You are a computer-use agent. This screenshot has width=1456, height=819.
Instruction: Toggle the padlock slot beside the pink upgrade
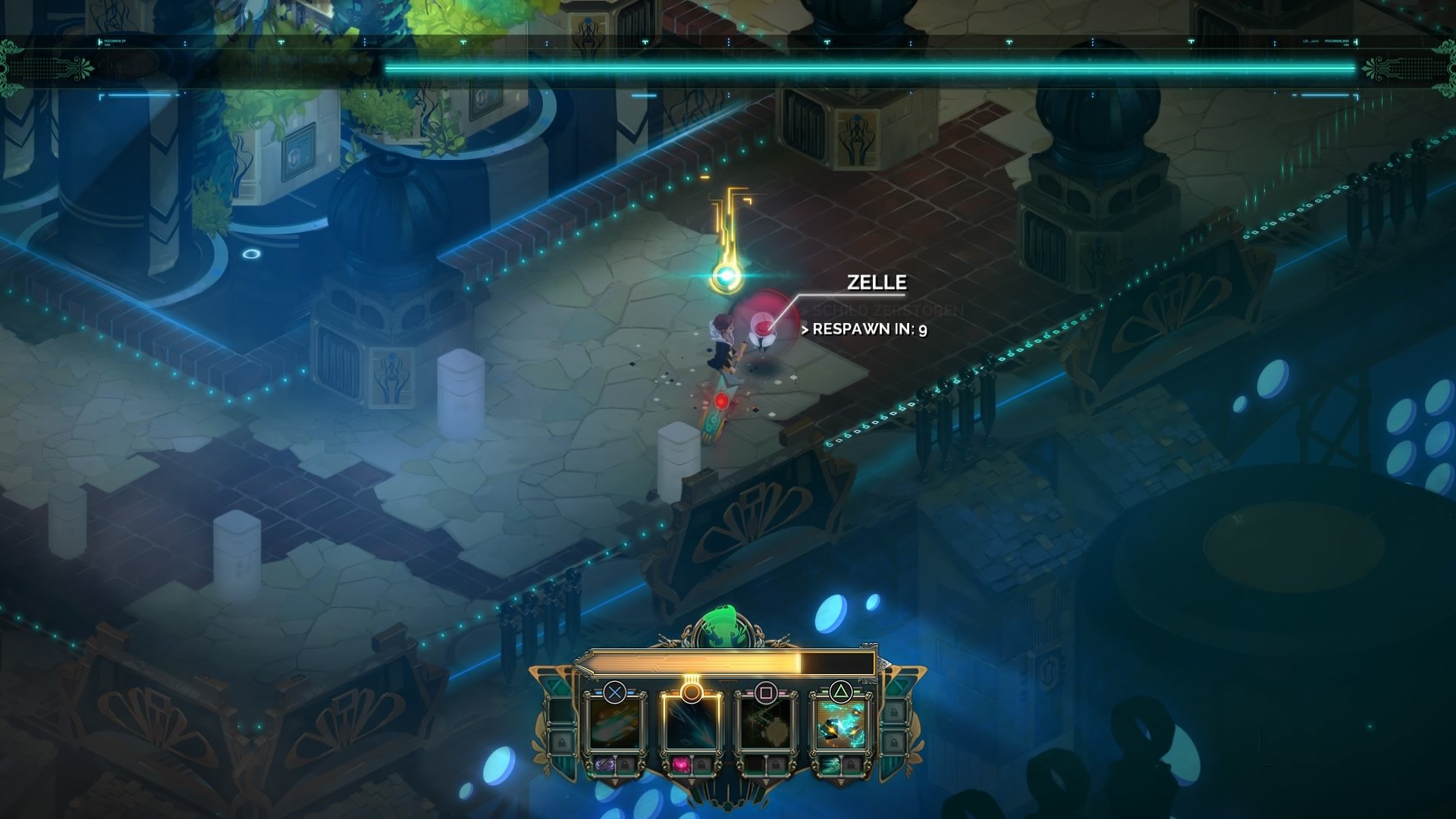[x=701, y=764]
